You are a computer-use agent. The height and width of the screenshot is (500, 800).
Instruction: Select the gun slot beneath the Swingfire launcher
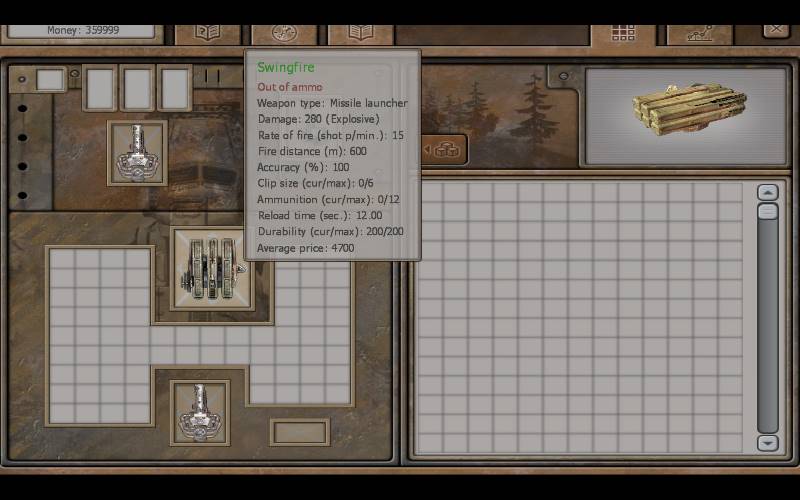(x=200, y=411)
